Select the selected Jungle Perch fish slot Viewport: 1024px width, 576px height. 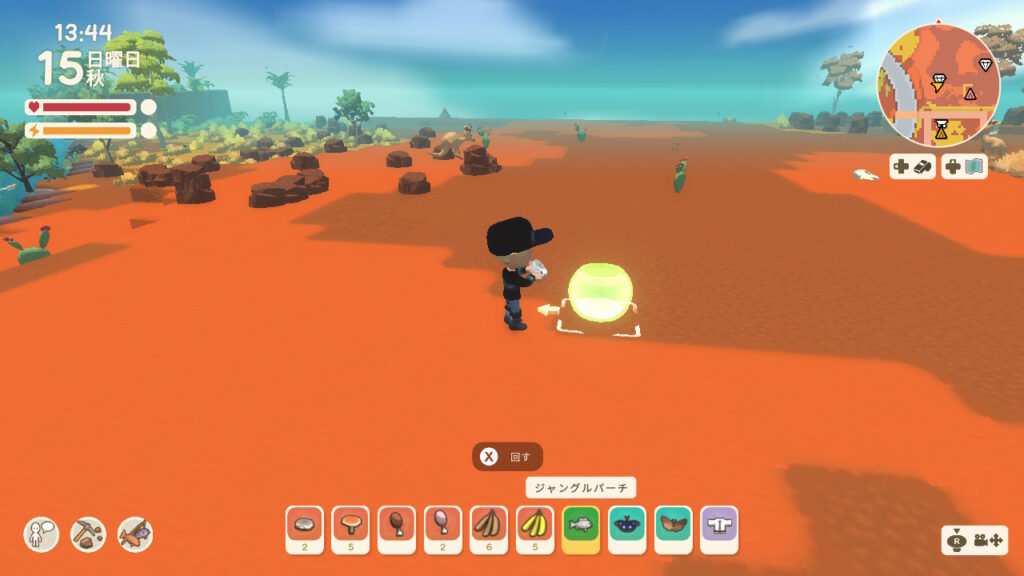pyautogui.click(x=581, y=529)
